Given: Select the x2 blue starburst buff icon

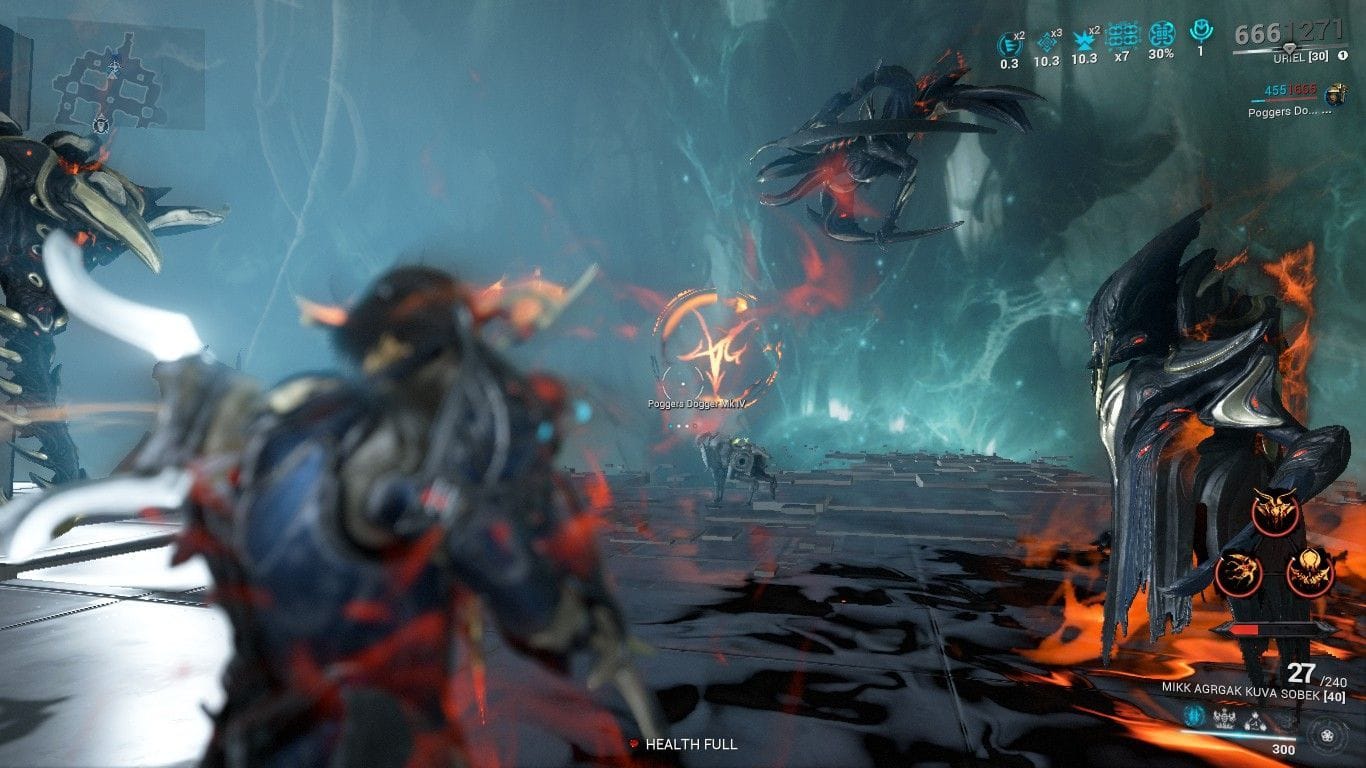Looking at the screenshot, I should tap(1082, 40).
